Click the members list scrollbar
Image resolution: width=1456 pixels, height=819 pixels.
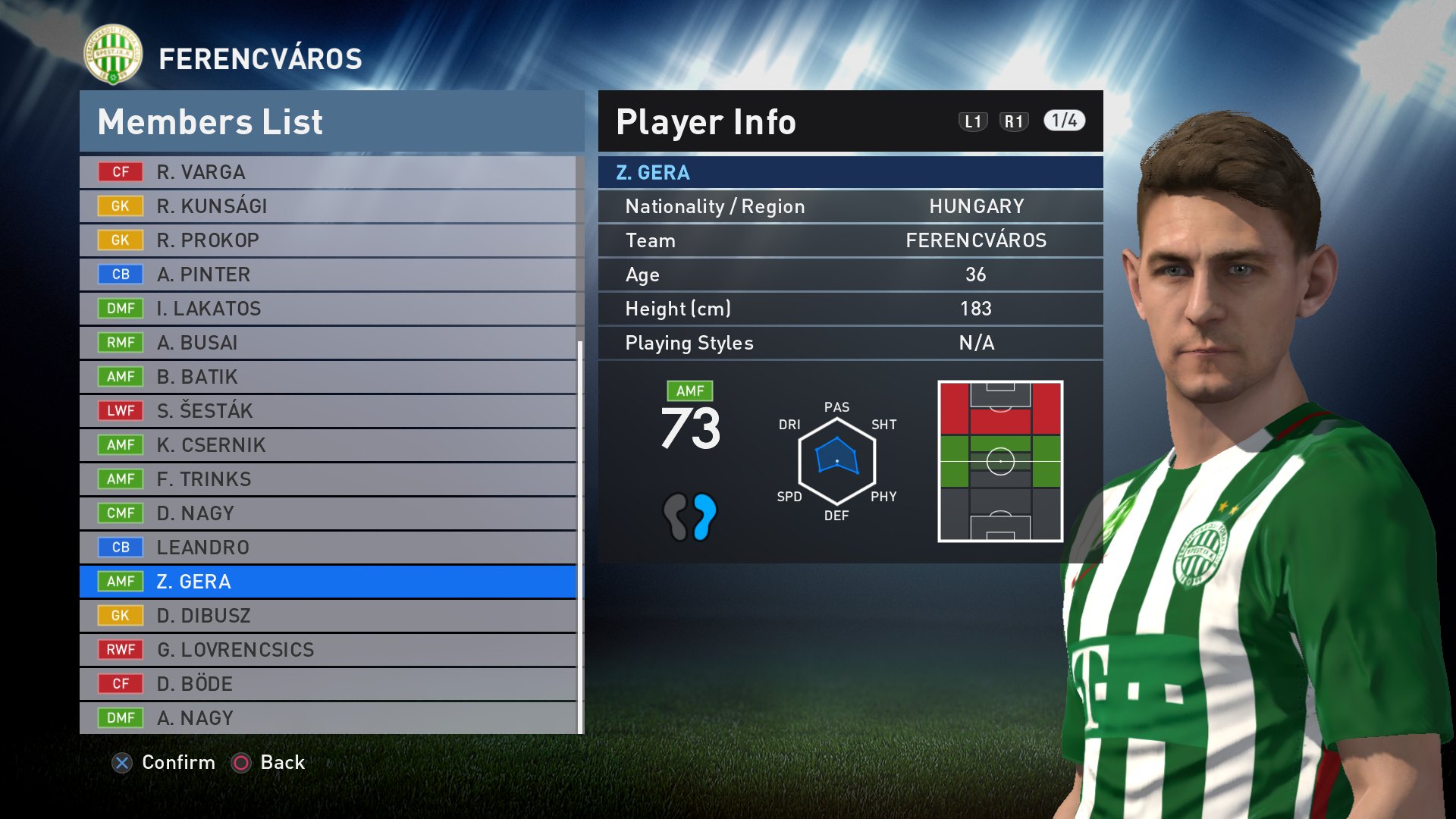coord(579,531)
